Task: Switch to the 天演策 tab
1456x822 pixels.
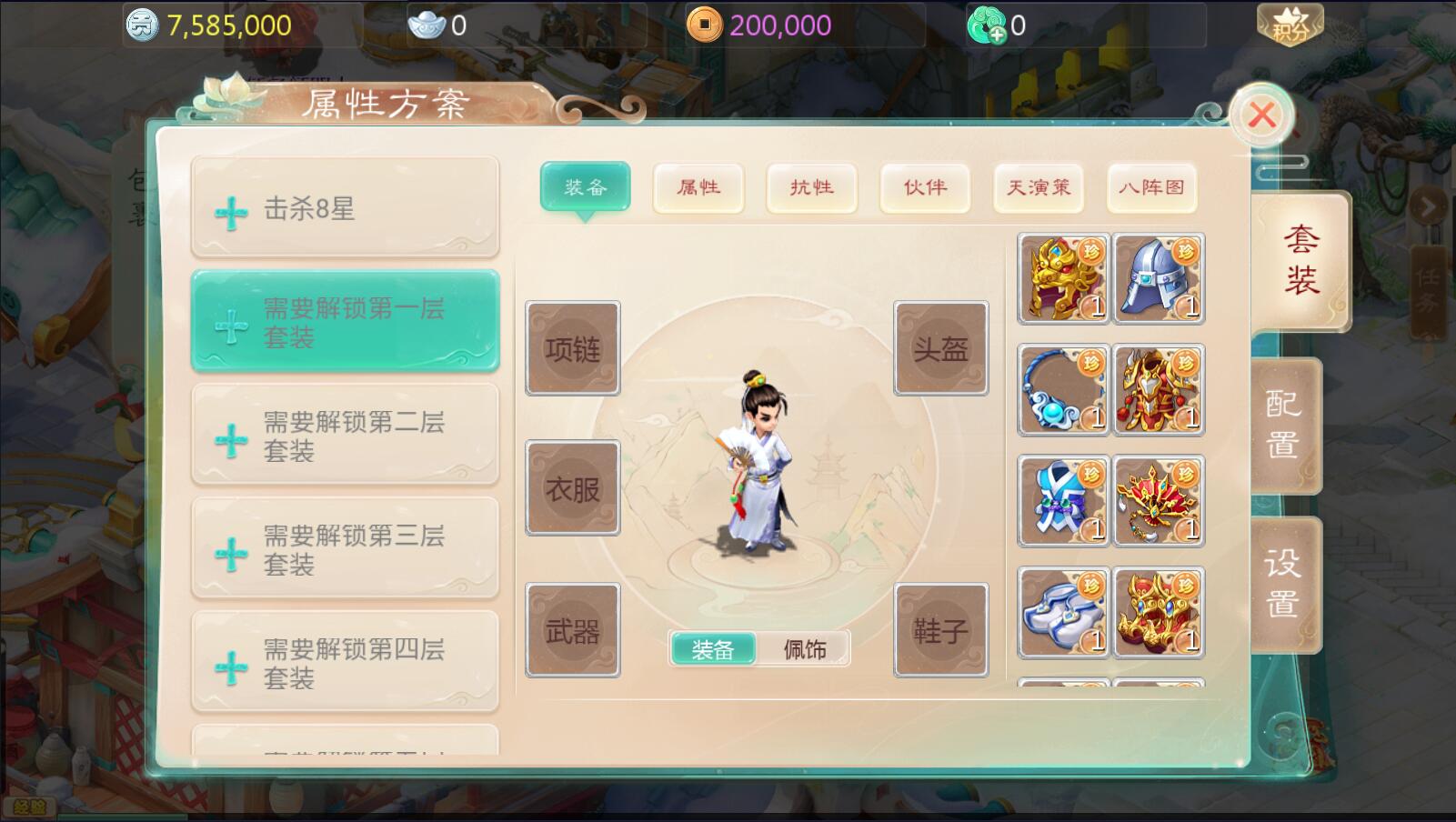Action: click(1039, 187)
